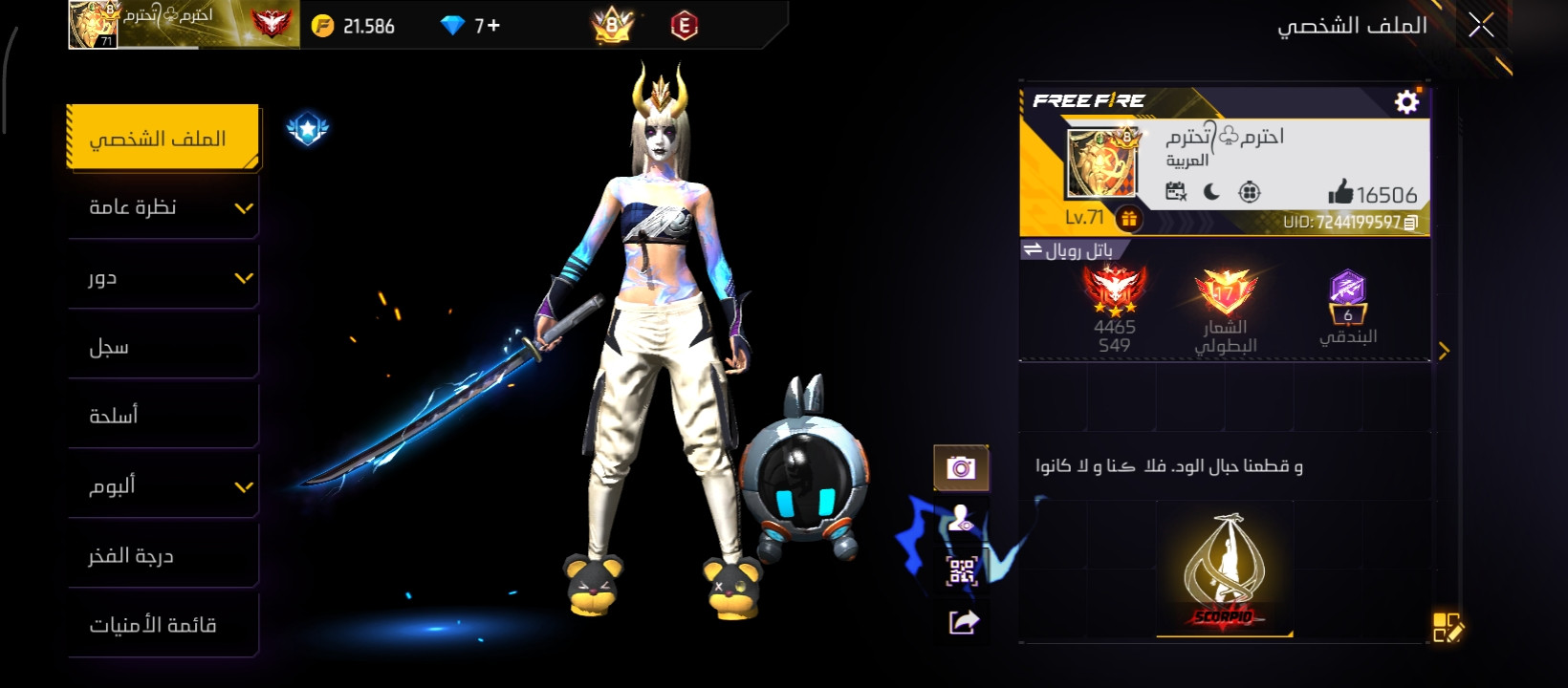Open the QR code button

pos(962,571)
